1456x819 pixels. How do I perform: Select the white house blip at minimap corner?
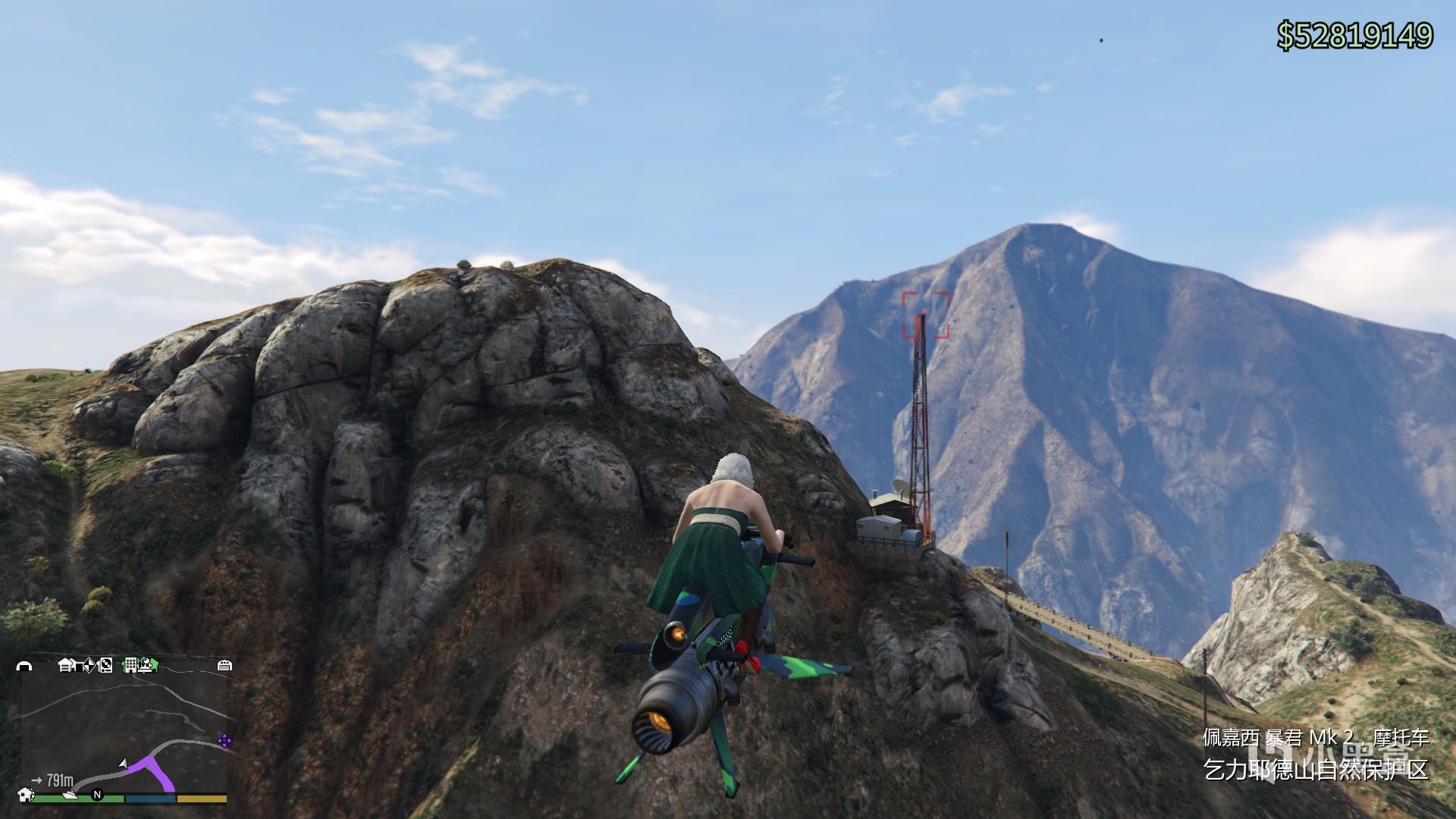click(x=27, y=794)
